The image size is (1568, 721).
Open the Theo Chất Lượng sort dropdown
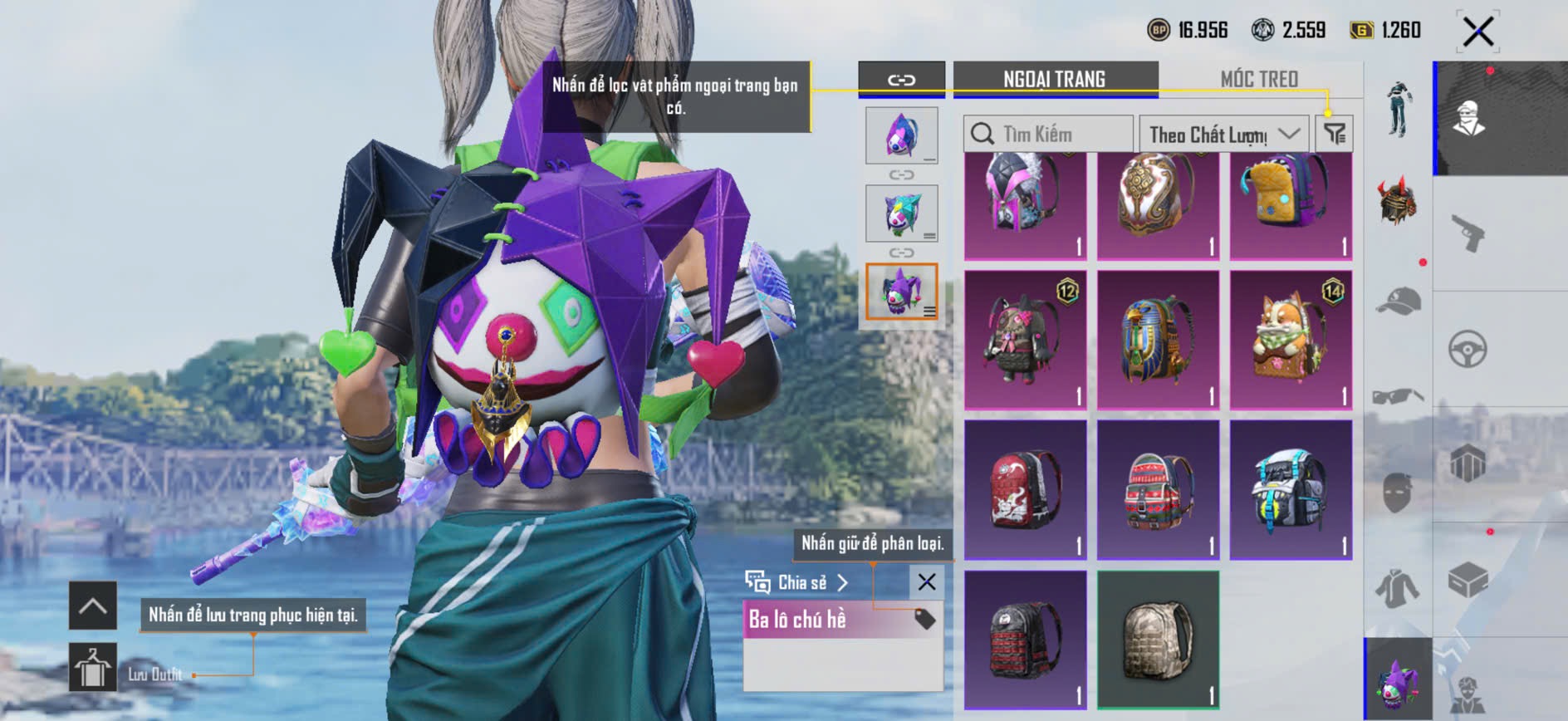pos(1223,134)
